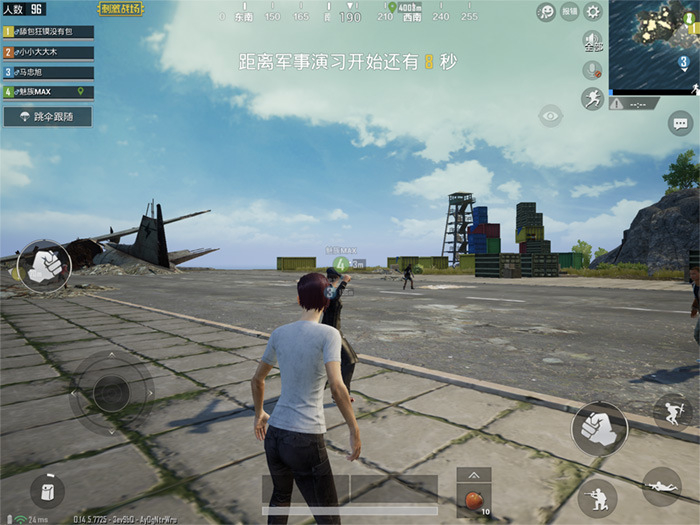Expand the throwables arrow above the apple
700x525 pixels.
[x=473, y=475]
